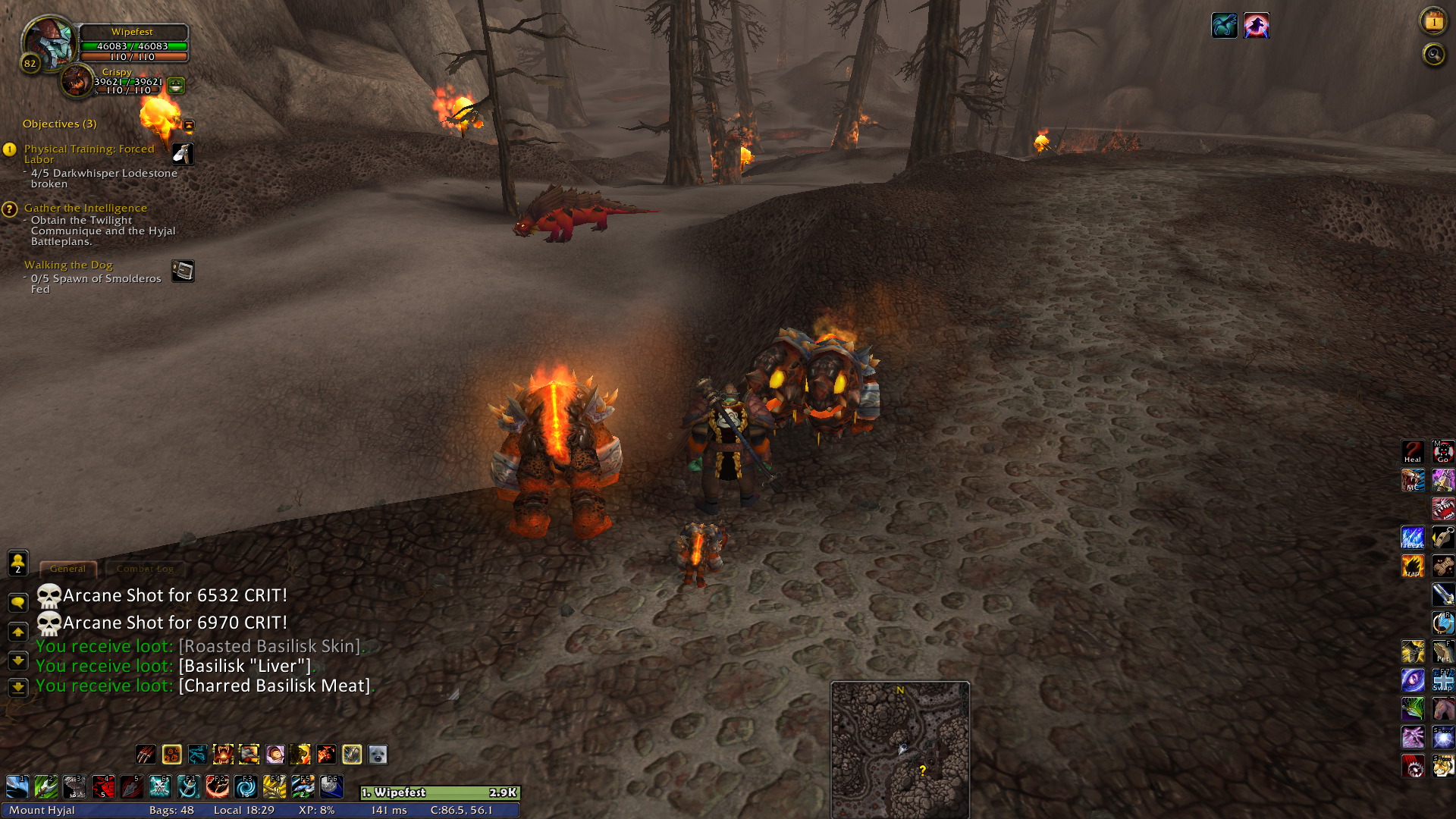Activate the pet claw ability on the pet bar
The image size is (1456, 819).
pyautogui.click(x=146, y=755)
